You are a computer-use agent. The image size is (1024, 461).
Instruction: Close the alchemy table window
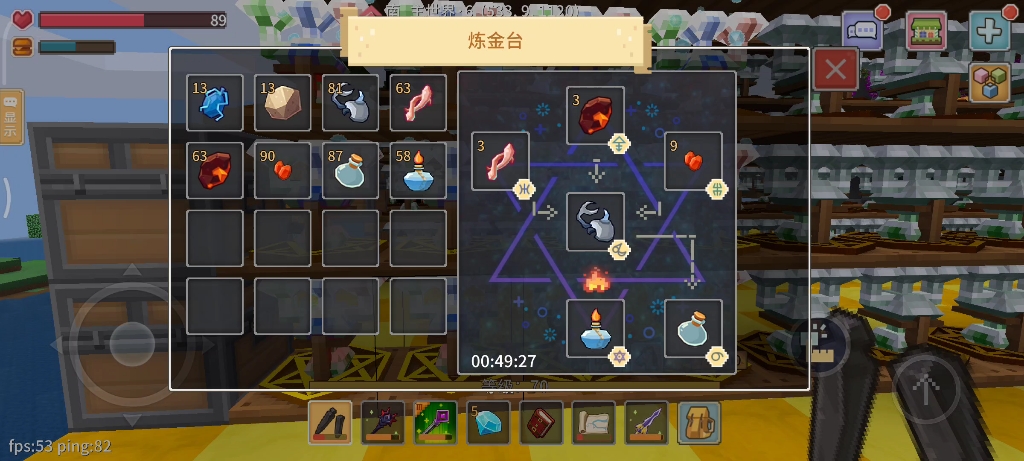836,71
